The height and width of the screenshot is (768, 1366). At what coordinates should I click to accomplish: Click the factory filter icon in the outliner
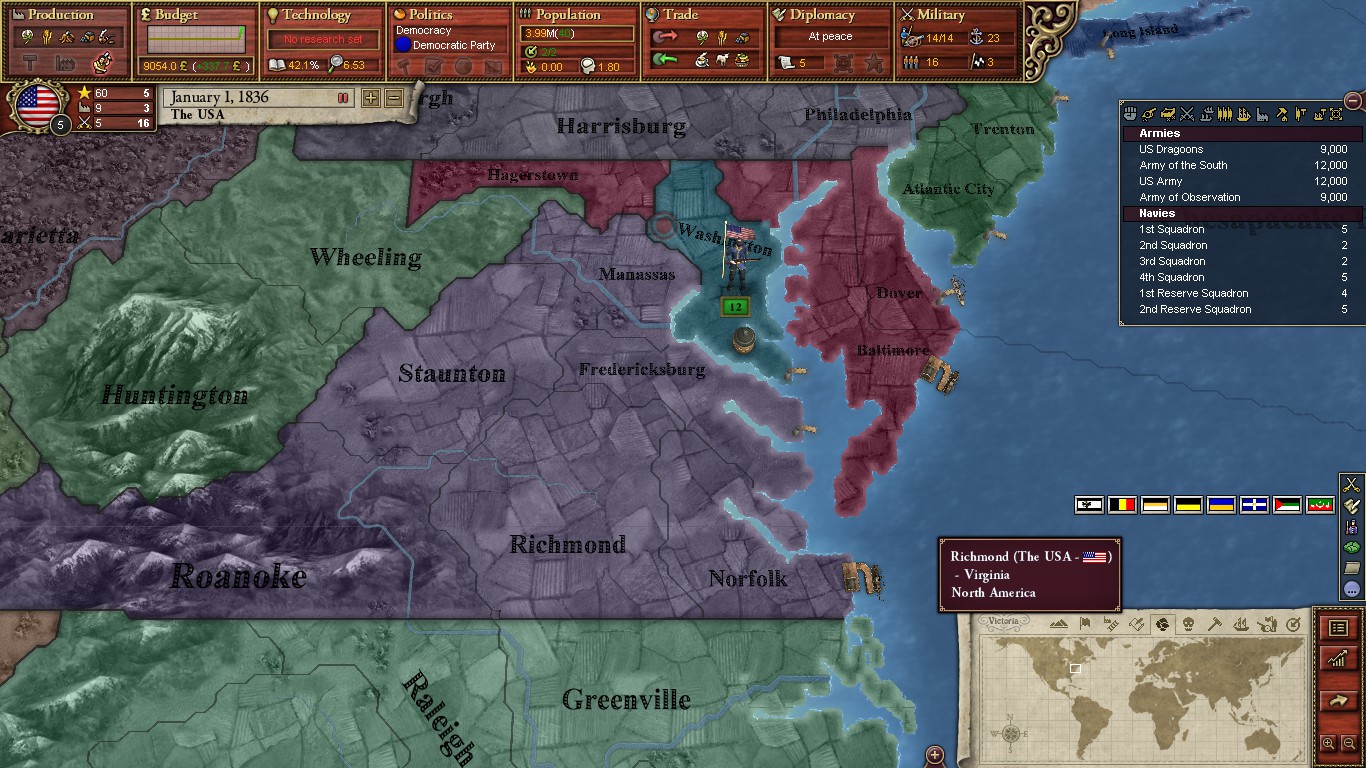coord(1262,114)
